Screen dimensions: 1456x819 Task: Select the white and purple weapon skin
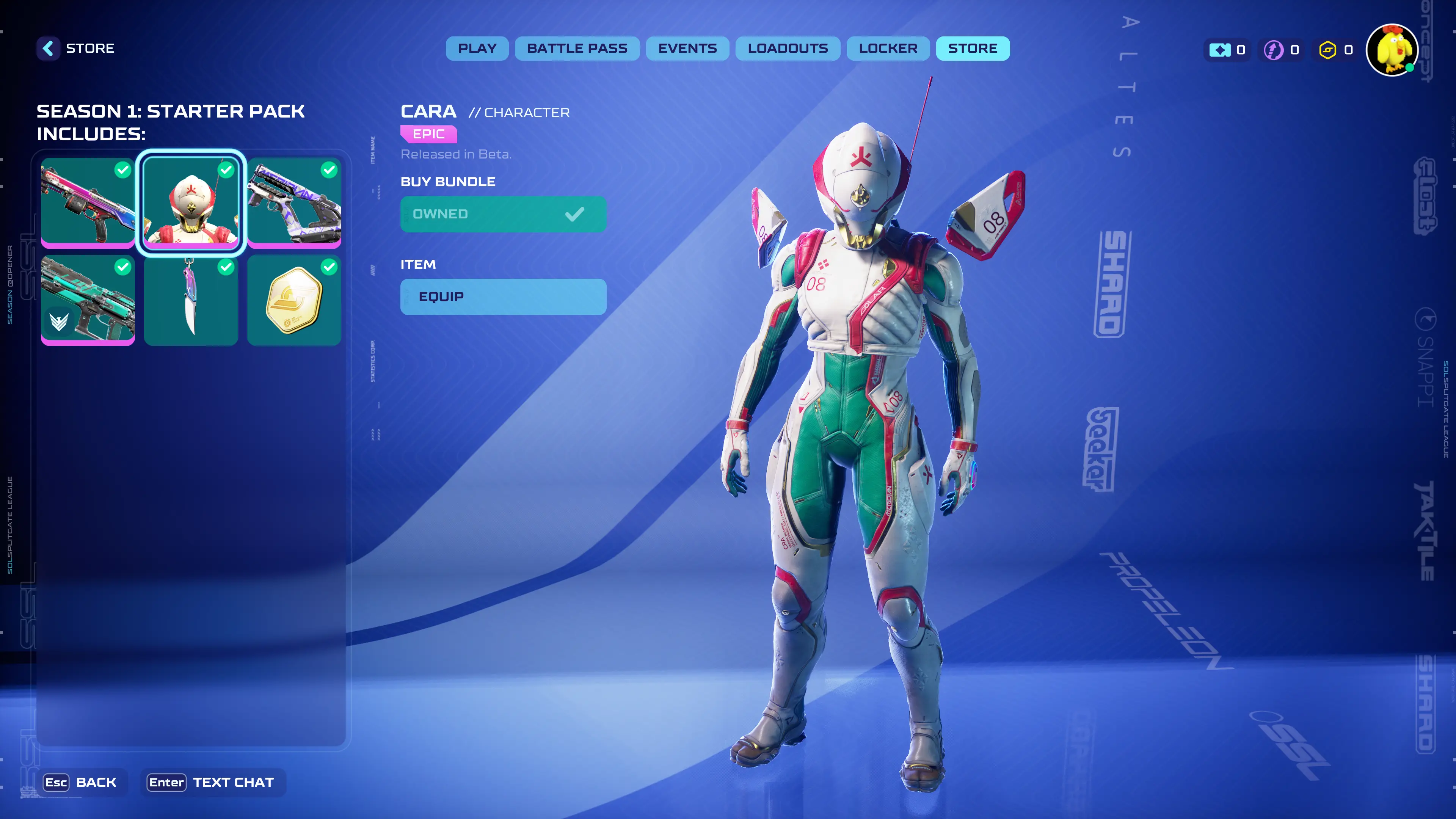pyautogui.click(x=294, y=202)
